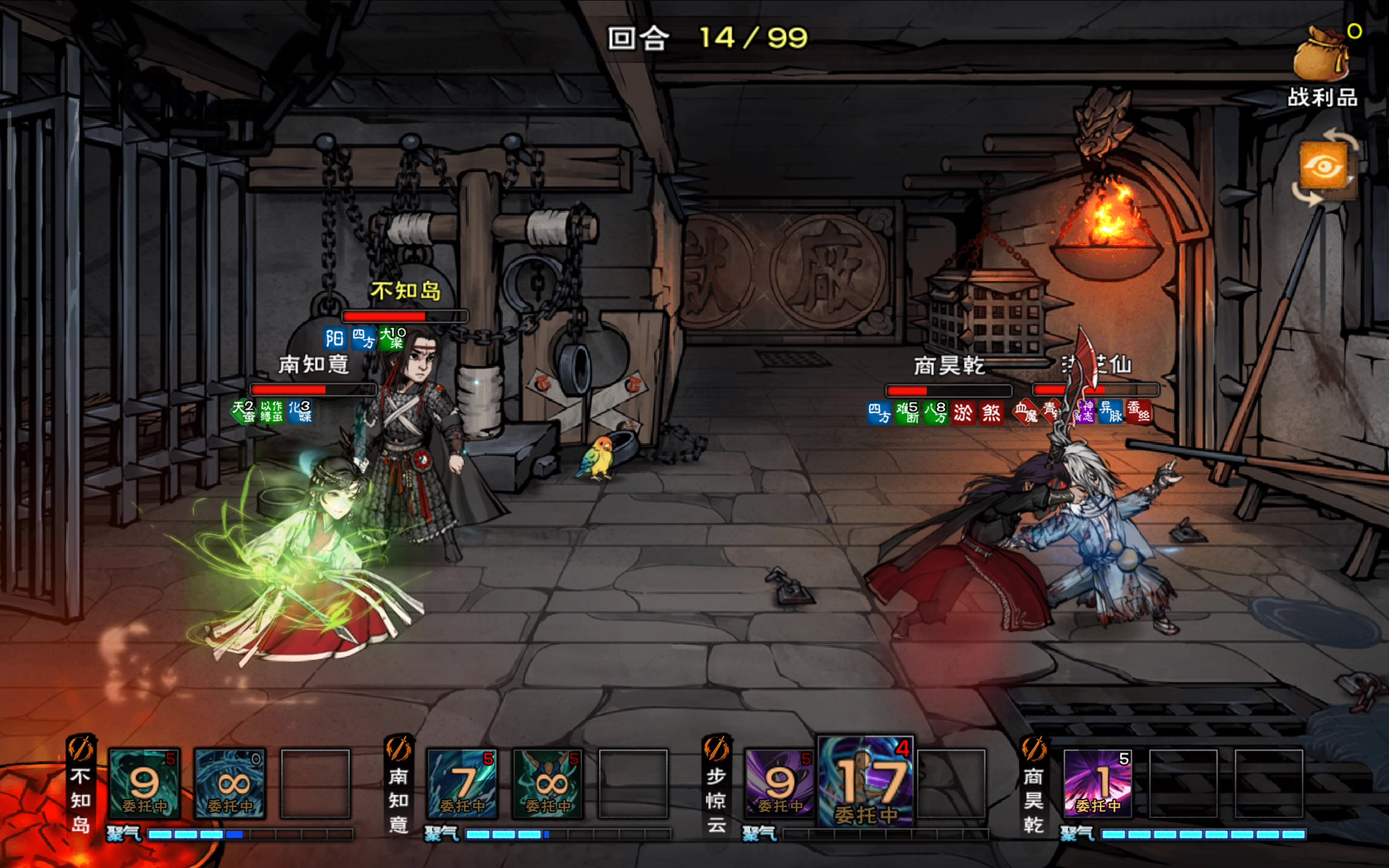
Task: Select 不知岛's infinity skill card
Action: click(x=230, y=783)
